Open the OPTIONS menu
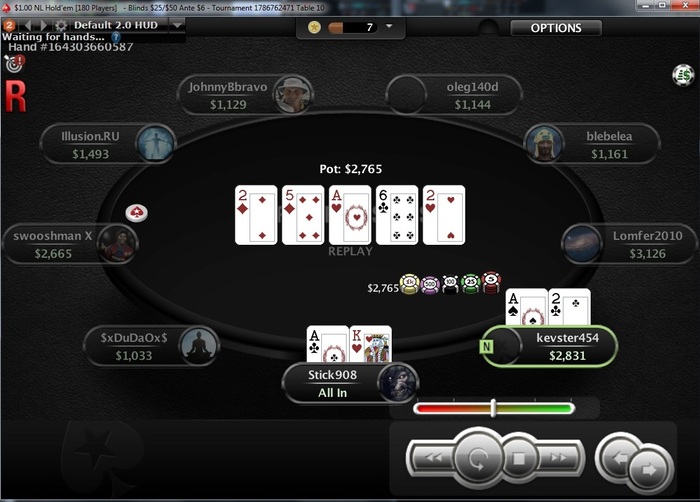Viewport: 700px width, 502px height. pyautogui.click(x=556, y=28)
